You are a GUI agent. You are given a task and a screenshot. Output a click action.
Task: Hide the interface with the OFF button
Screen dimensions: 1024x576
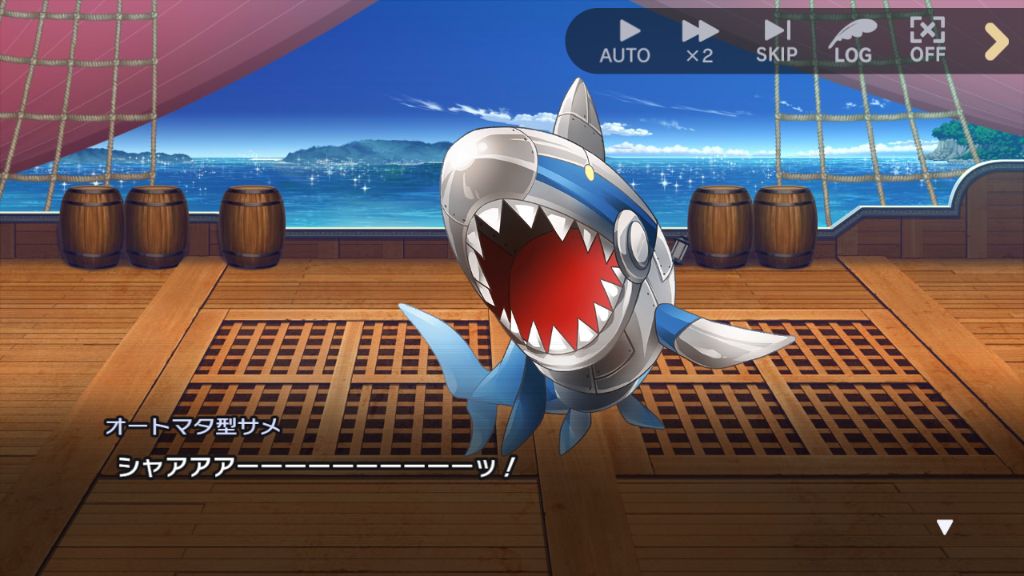point(928,41)
